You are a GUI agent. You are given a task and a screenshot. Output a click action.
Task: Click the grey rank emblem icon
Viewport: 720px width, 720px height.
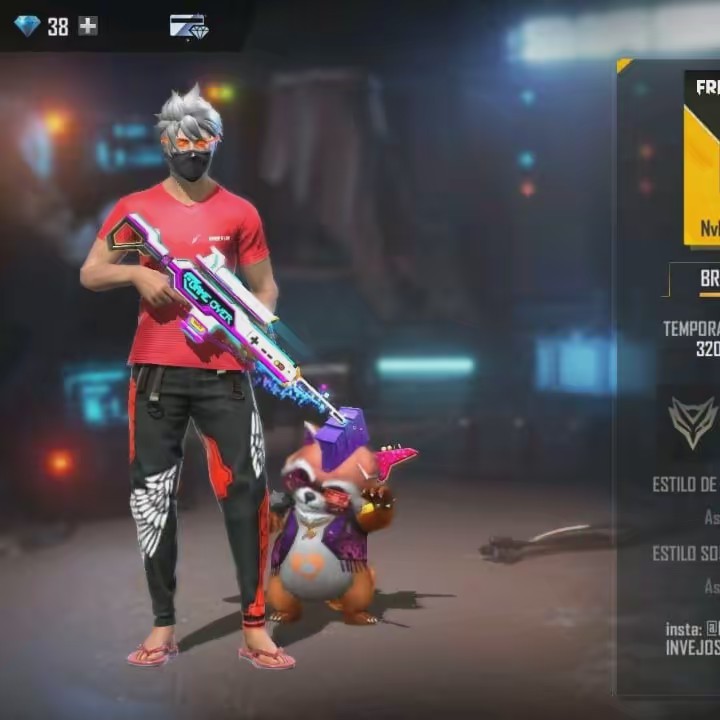pos(693,422)
